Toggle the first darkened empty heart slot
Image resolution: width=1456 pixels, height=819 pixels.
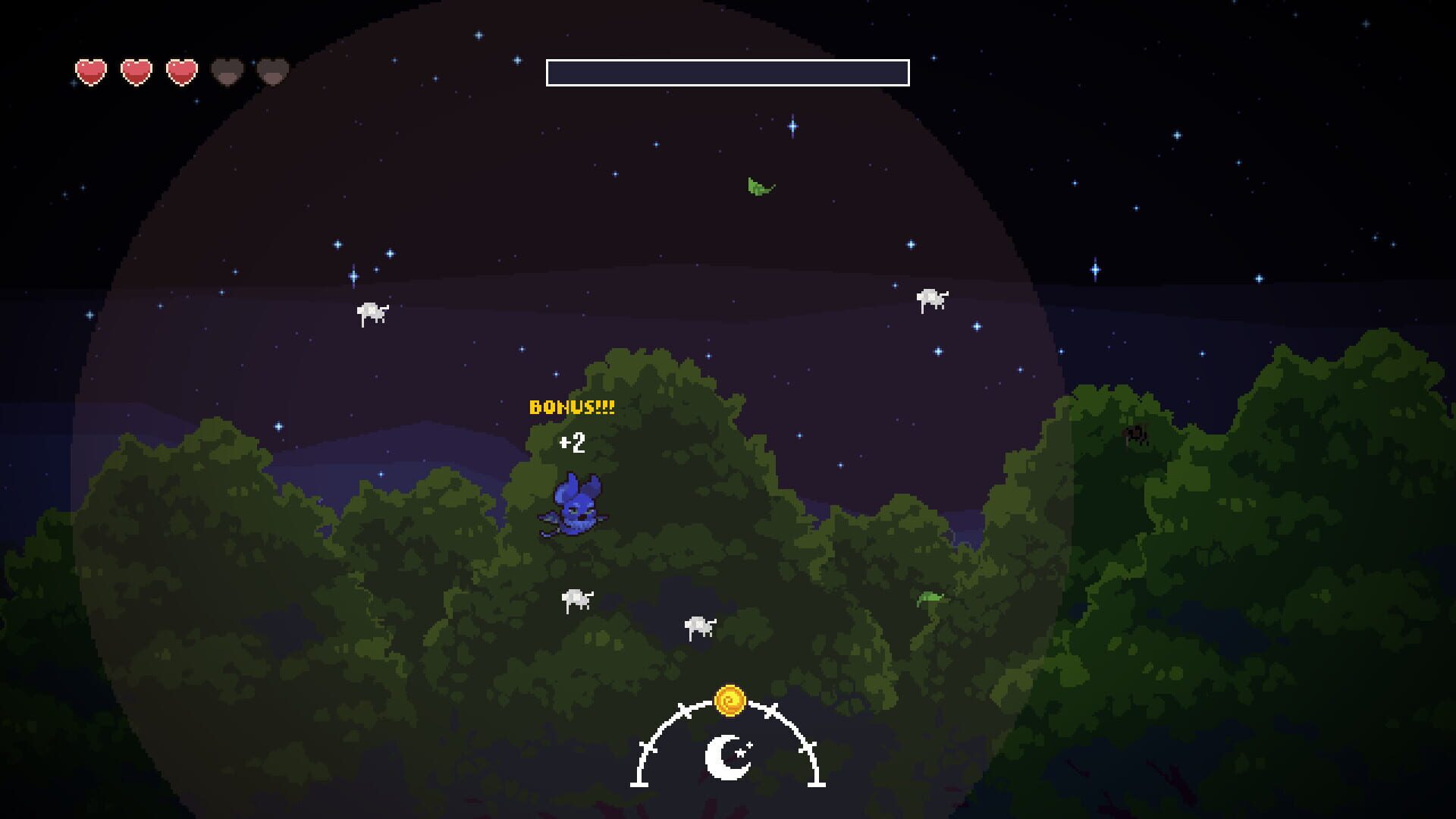click(225, 72)
